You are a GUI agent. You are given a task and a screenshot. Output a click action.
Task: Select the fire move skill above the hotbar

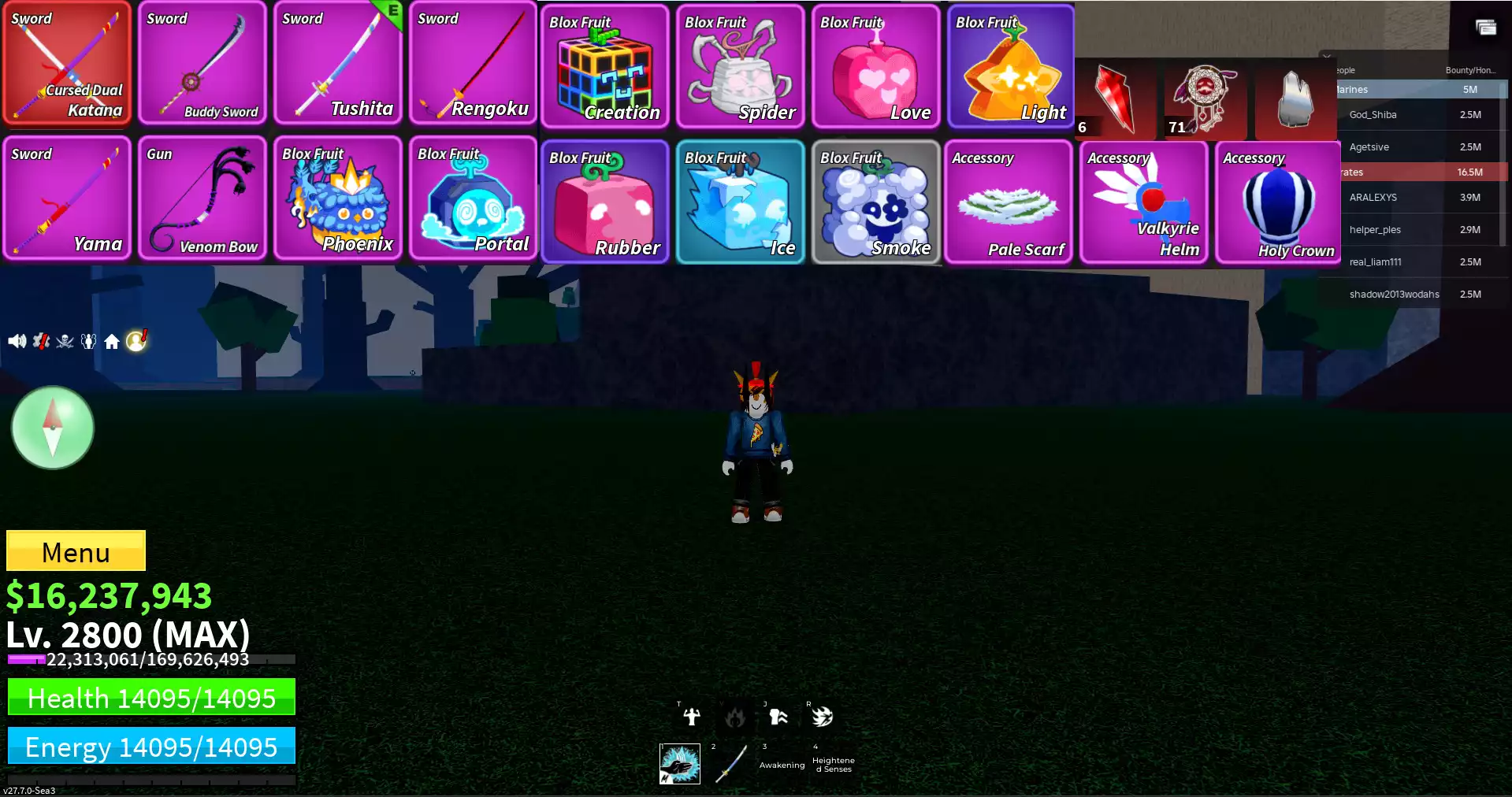pyautogui.click(x=735, y=717)
